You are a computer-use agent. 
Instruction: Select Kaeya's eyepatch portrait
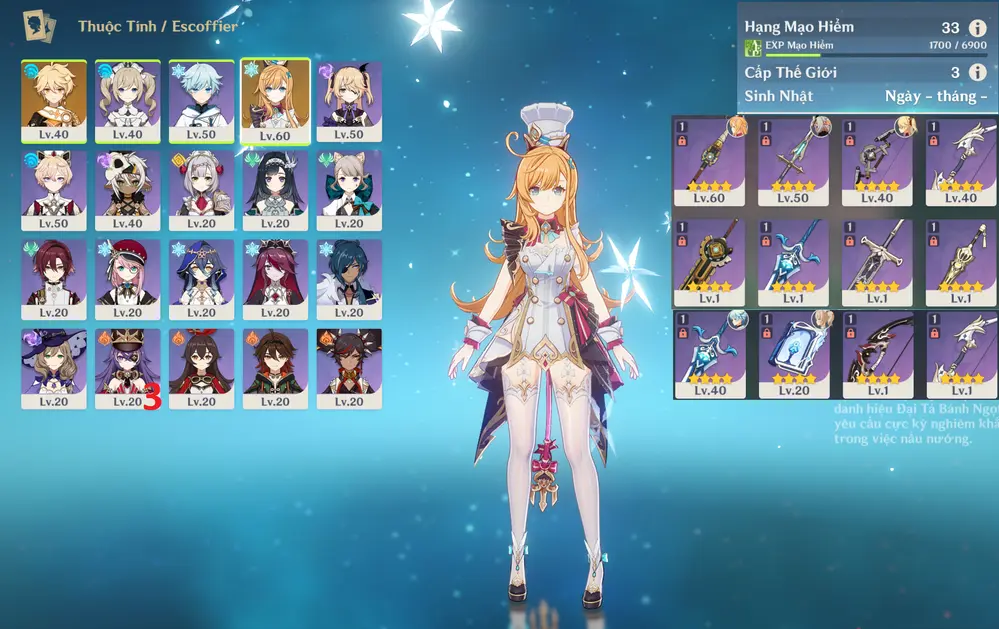pyautogui.click(x=349, y=279)
